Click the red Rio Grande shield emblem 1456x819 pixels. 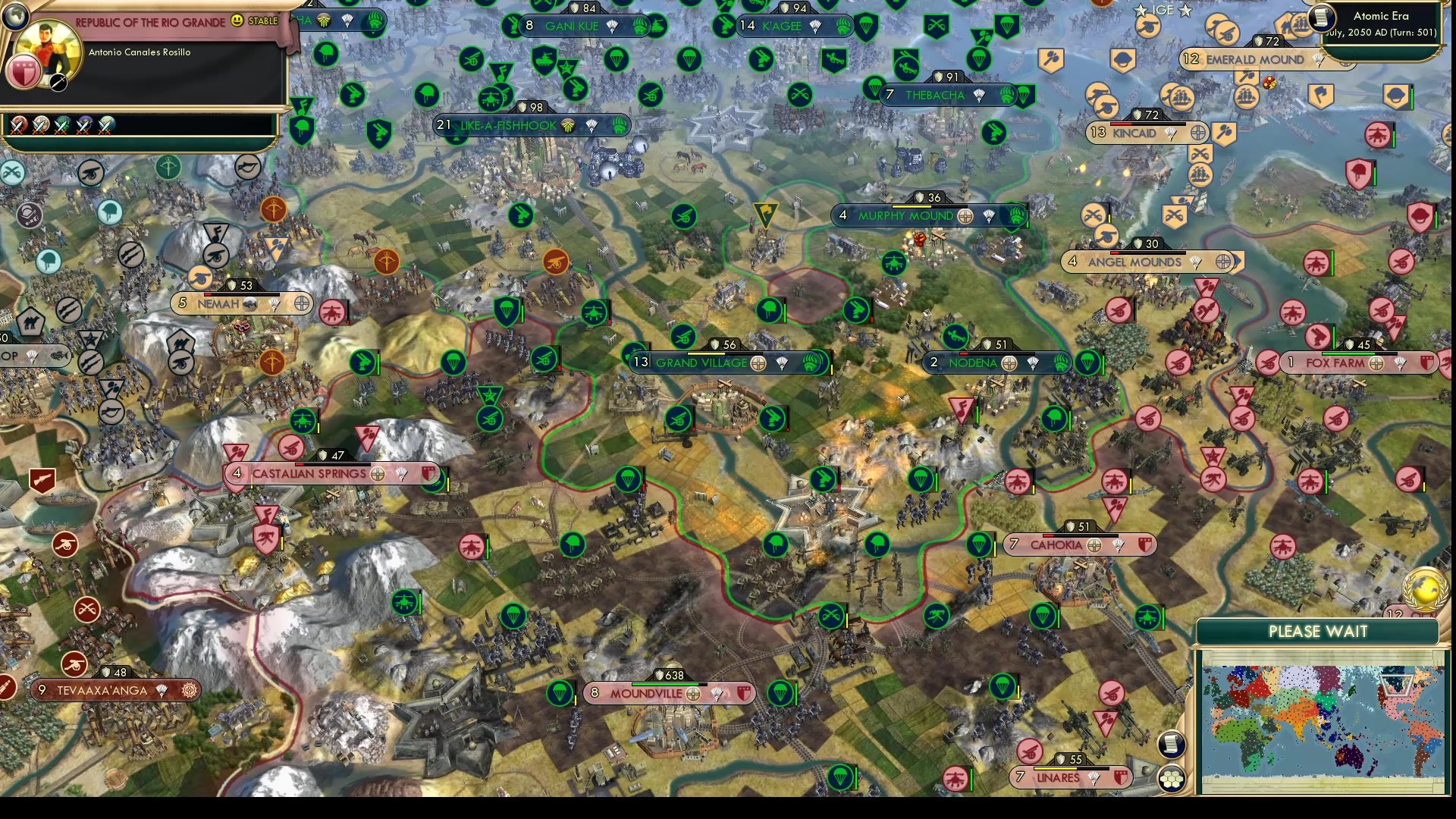pos(24,72)
